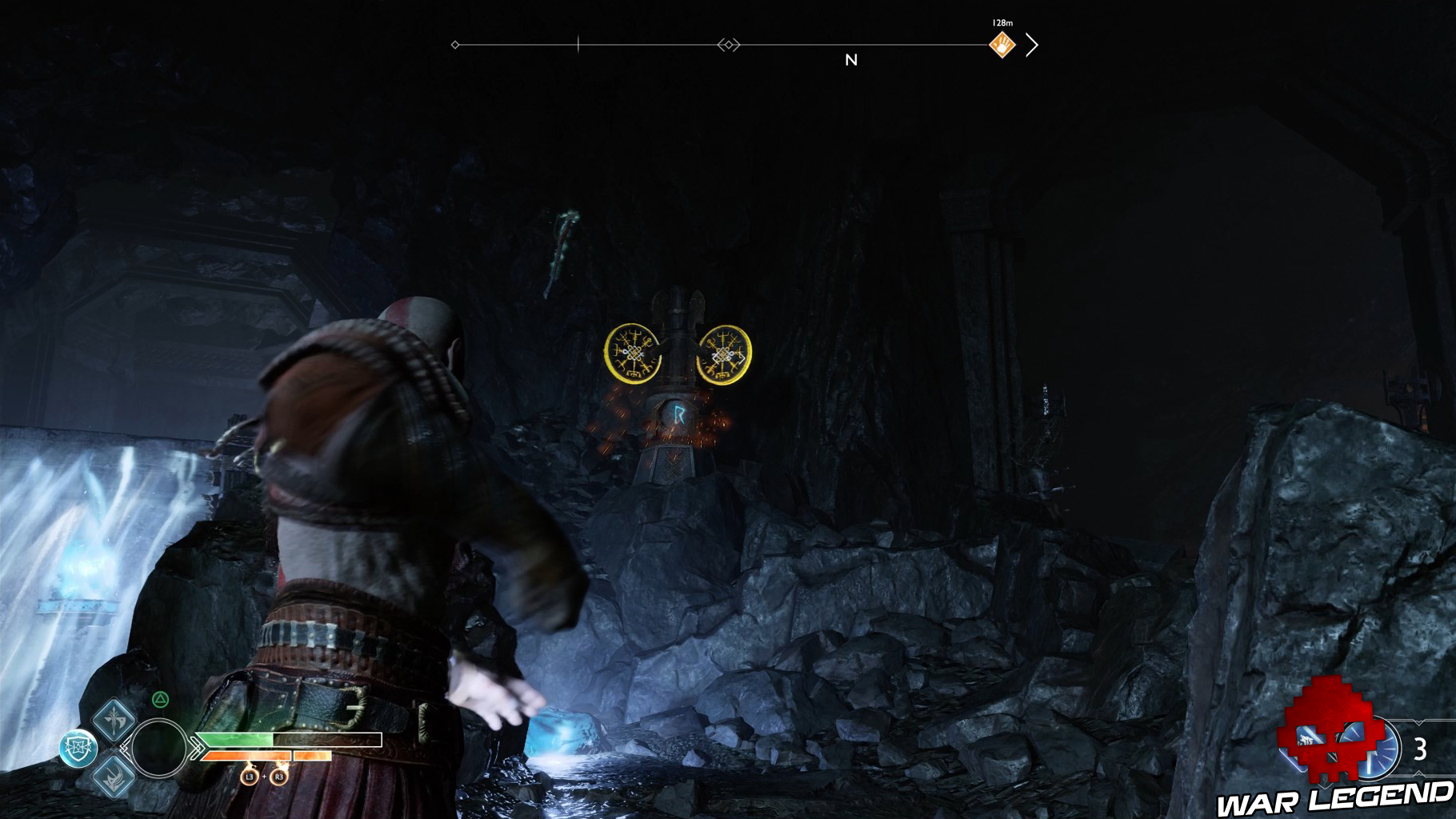Activate the axe runic attack icon

coord(114,718)
